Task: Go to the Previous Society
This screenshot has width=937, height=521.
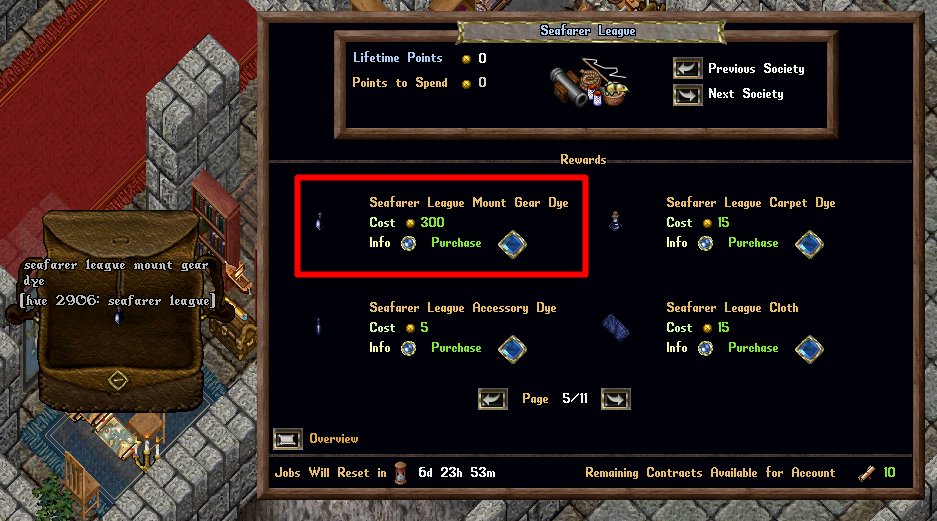Action: point(687,69)
